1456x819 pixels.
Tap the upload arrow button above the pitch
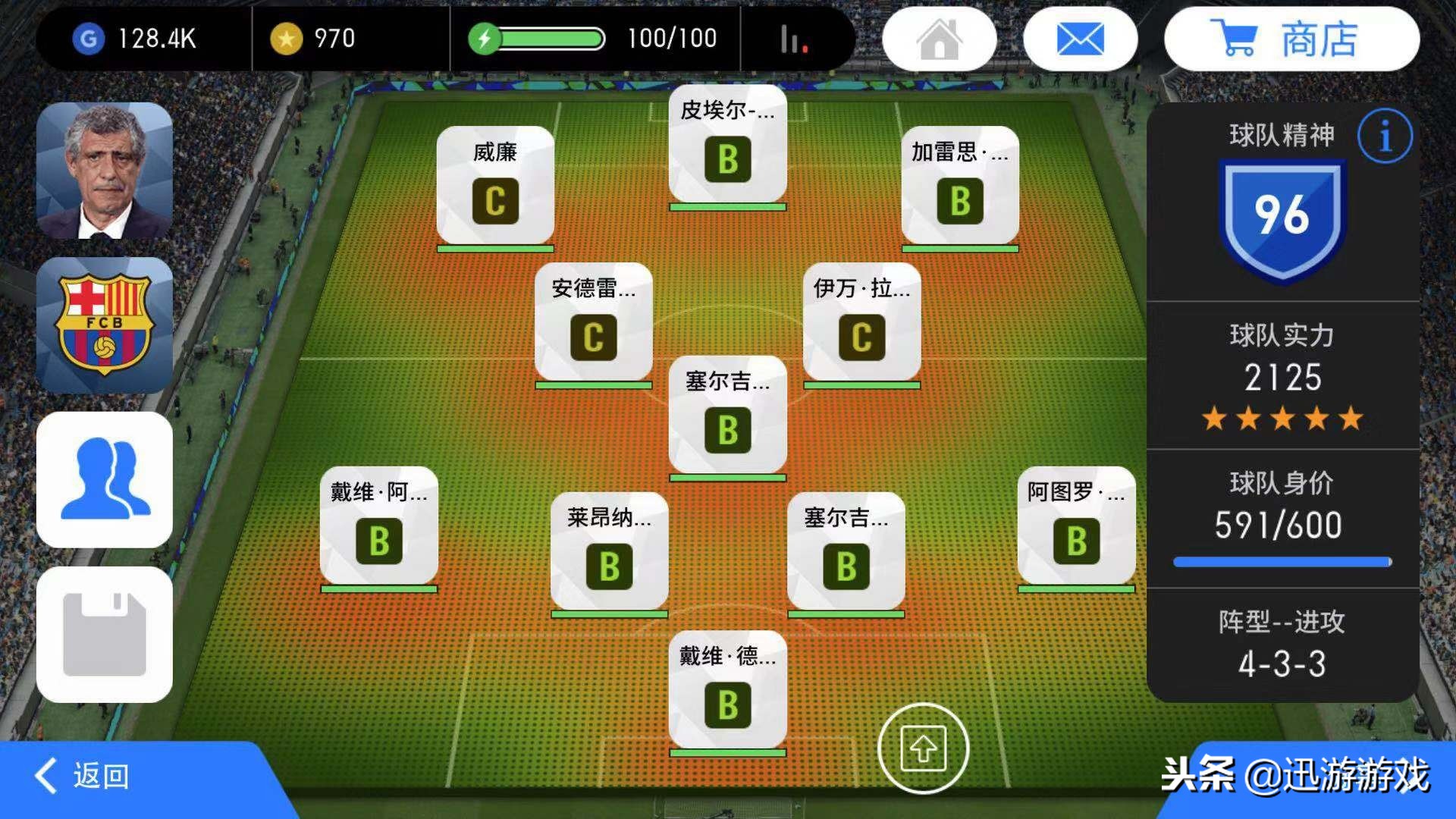pos(925,747)
